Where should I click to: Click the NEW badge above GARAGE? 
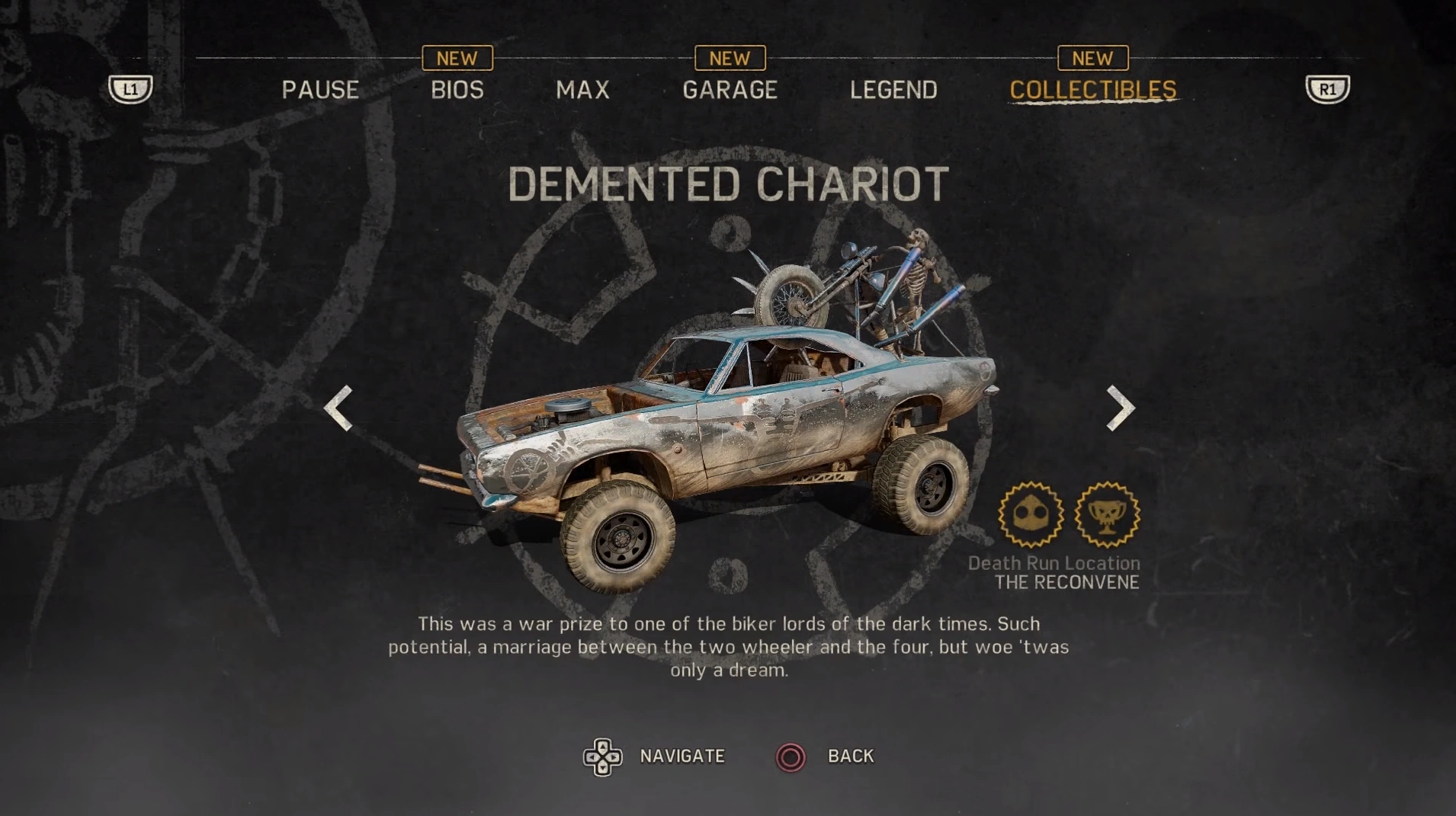tap(729, 58)
